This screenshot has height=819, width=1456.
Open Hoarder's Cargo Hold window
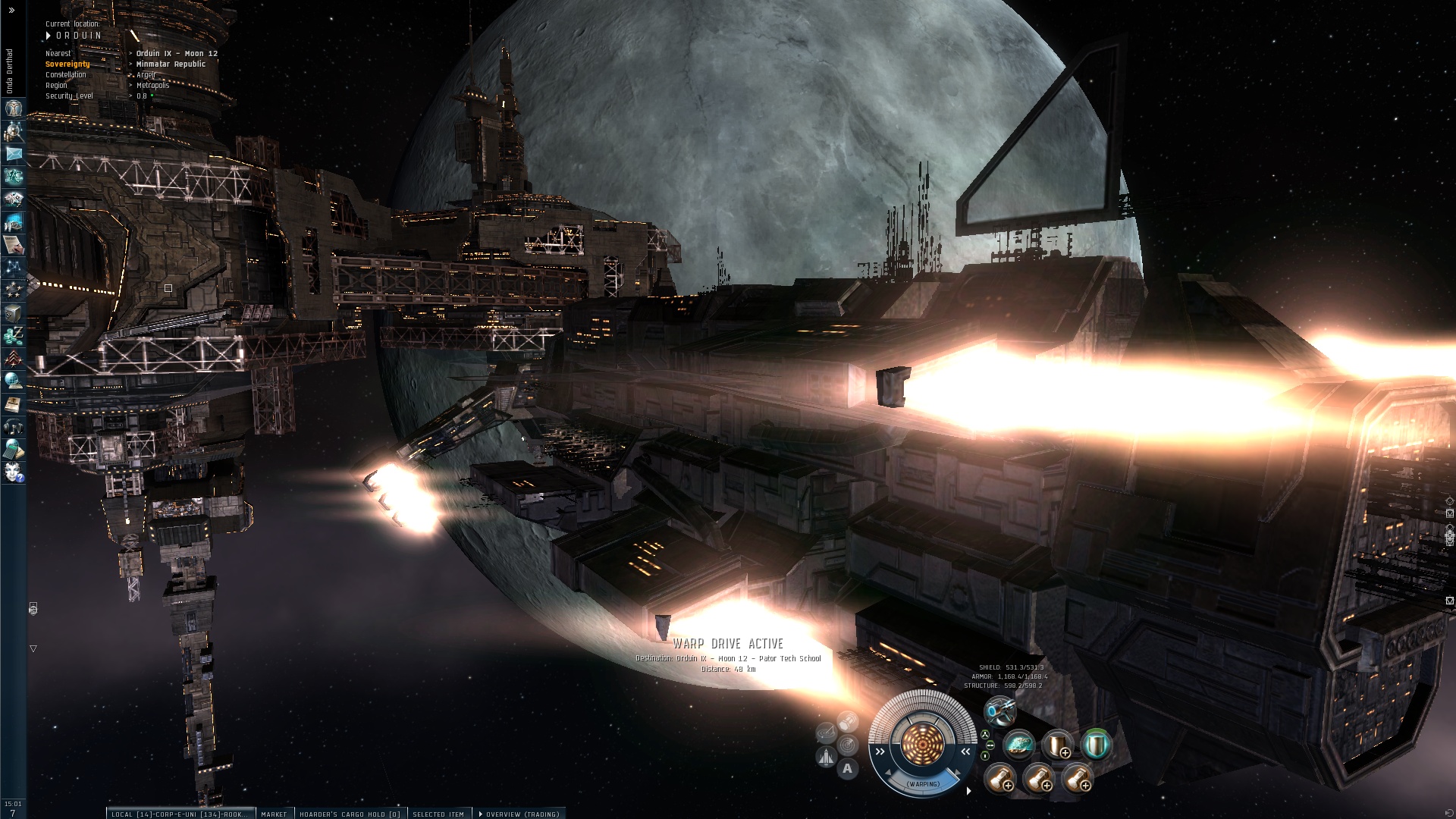pos(350,814)
